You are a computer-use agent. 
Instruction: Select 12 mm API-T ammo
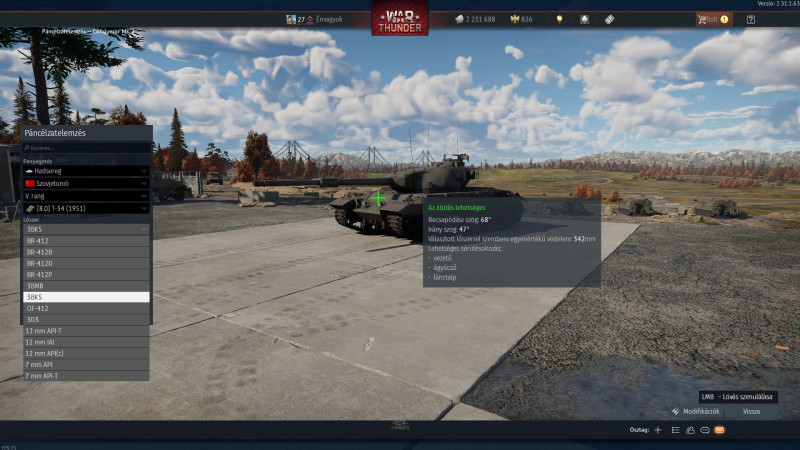pos(86,330)
